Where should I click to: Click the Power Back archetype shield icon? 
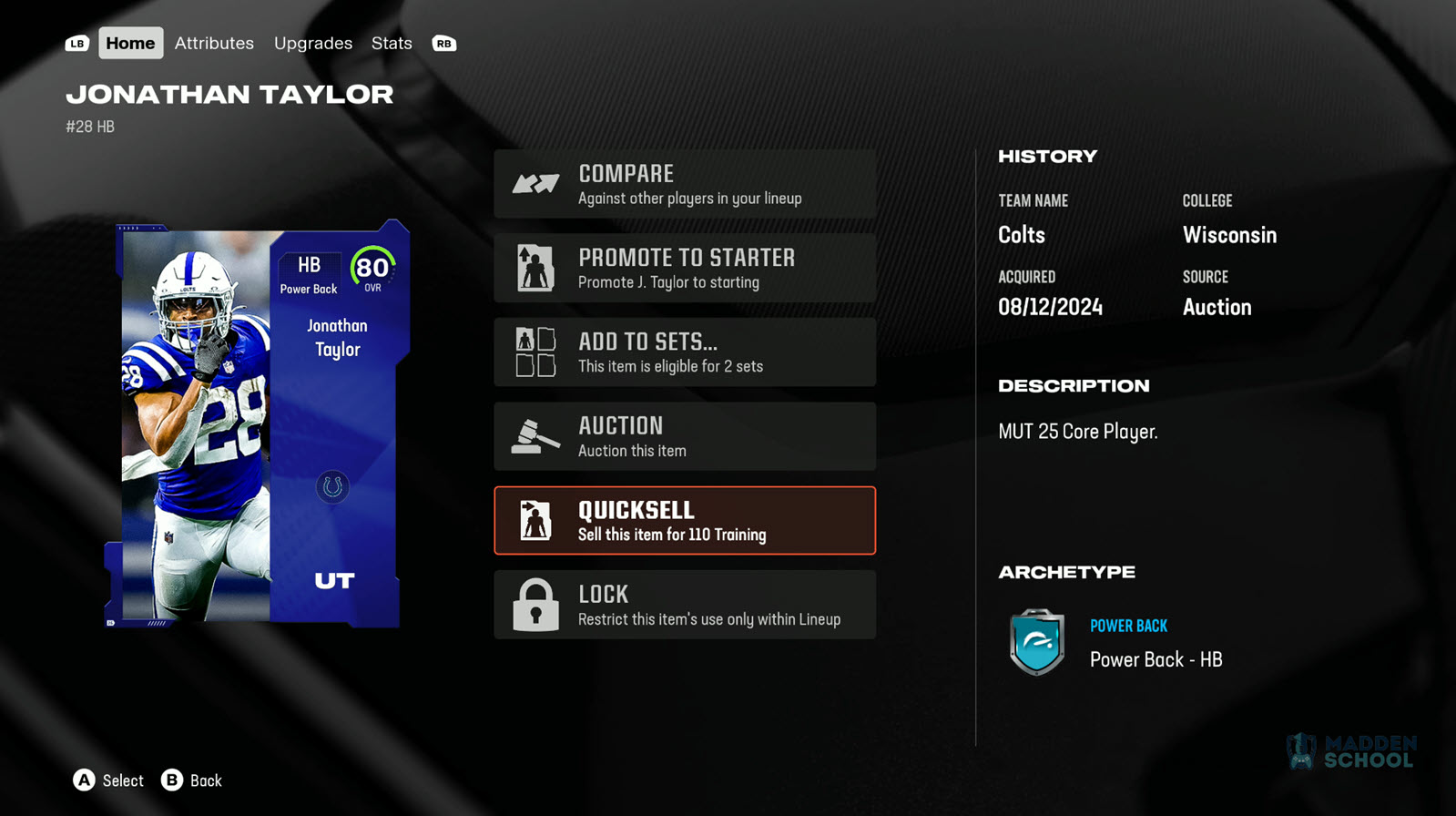(x=1037, y=642)
